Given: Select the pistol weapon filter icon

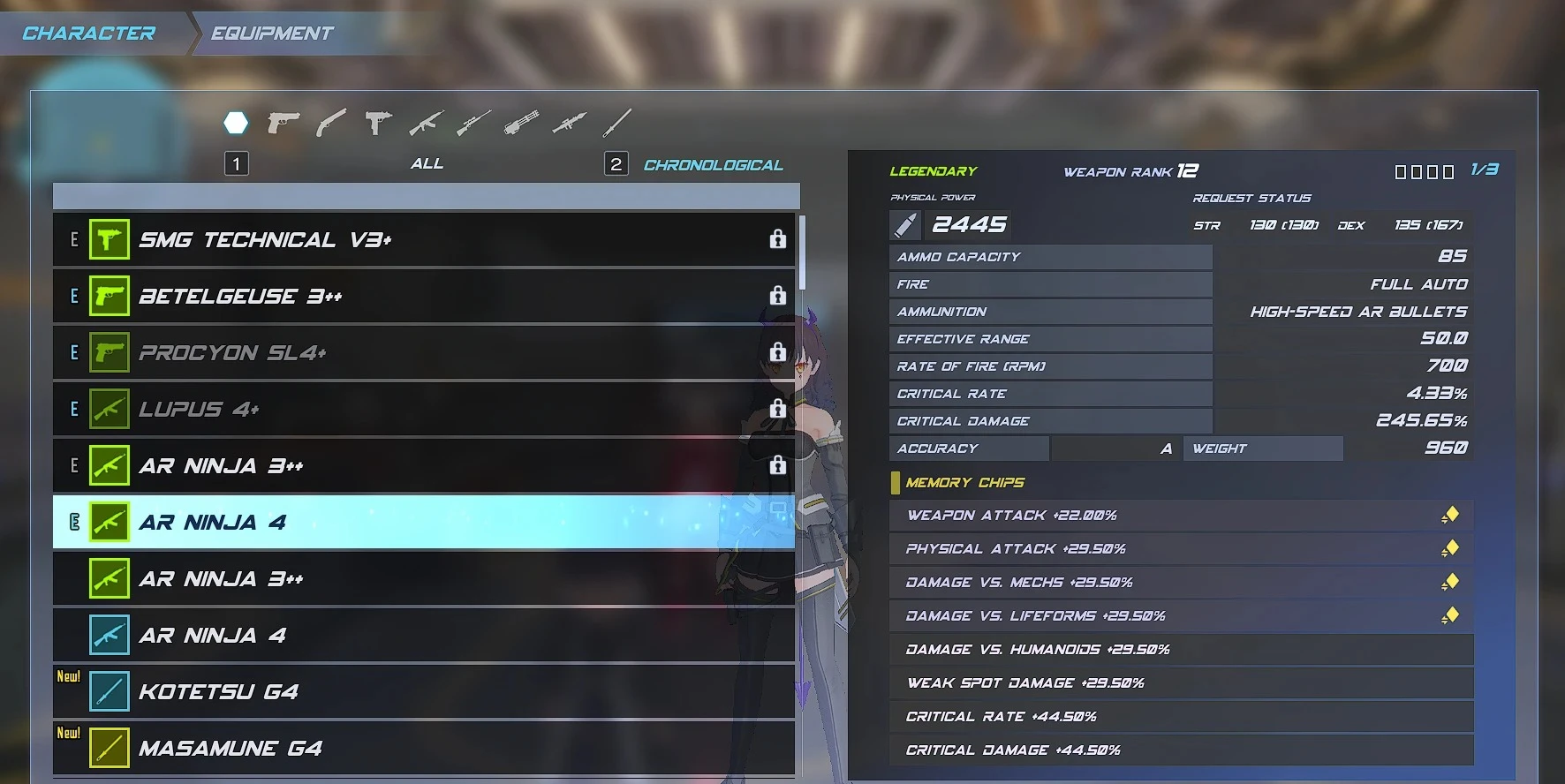Looking at the screenshot, I should [284, 122].
